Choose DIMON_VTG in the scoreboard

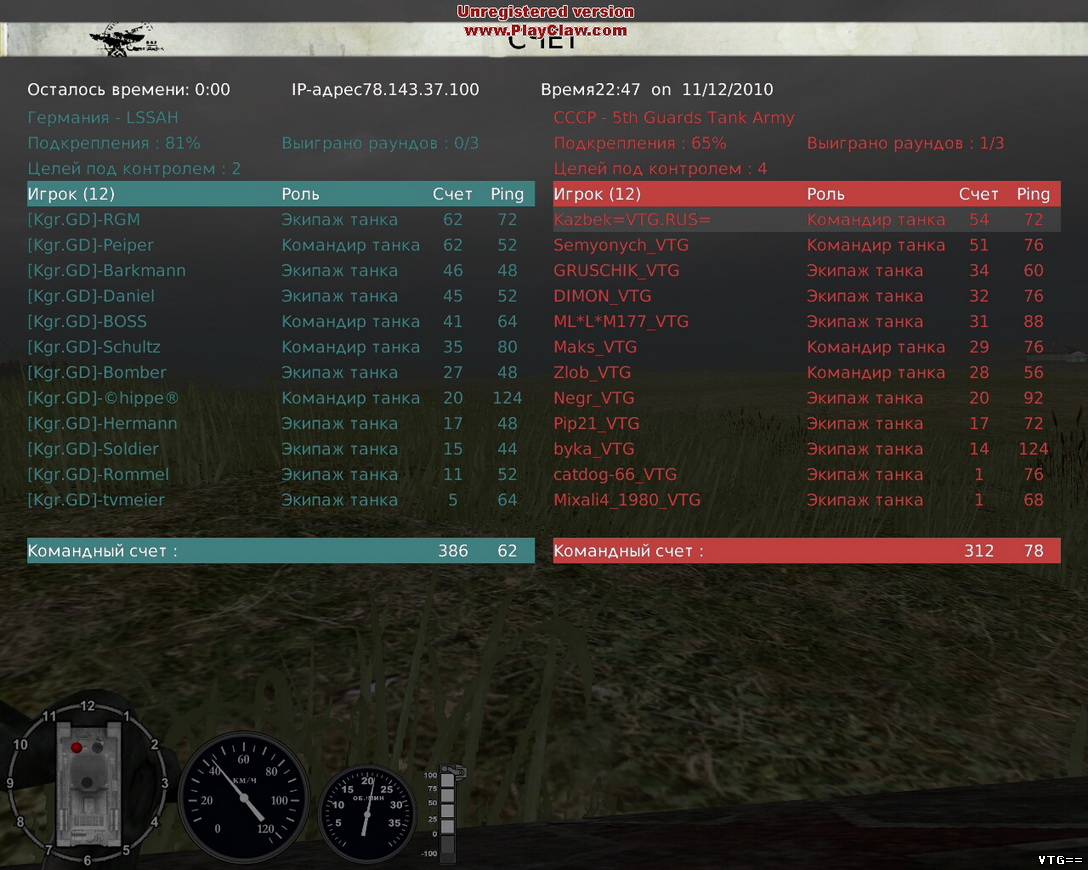click(602, 296)
